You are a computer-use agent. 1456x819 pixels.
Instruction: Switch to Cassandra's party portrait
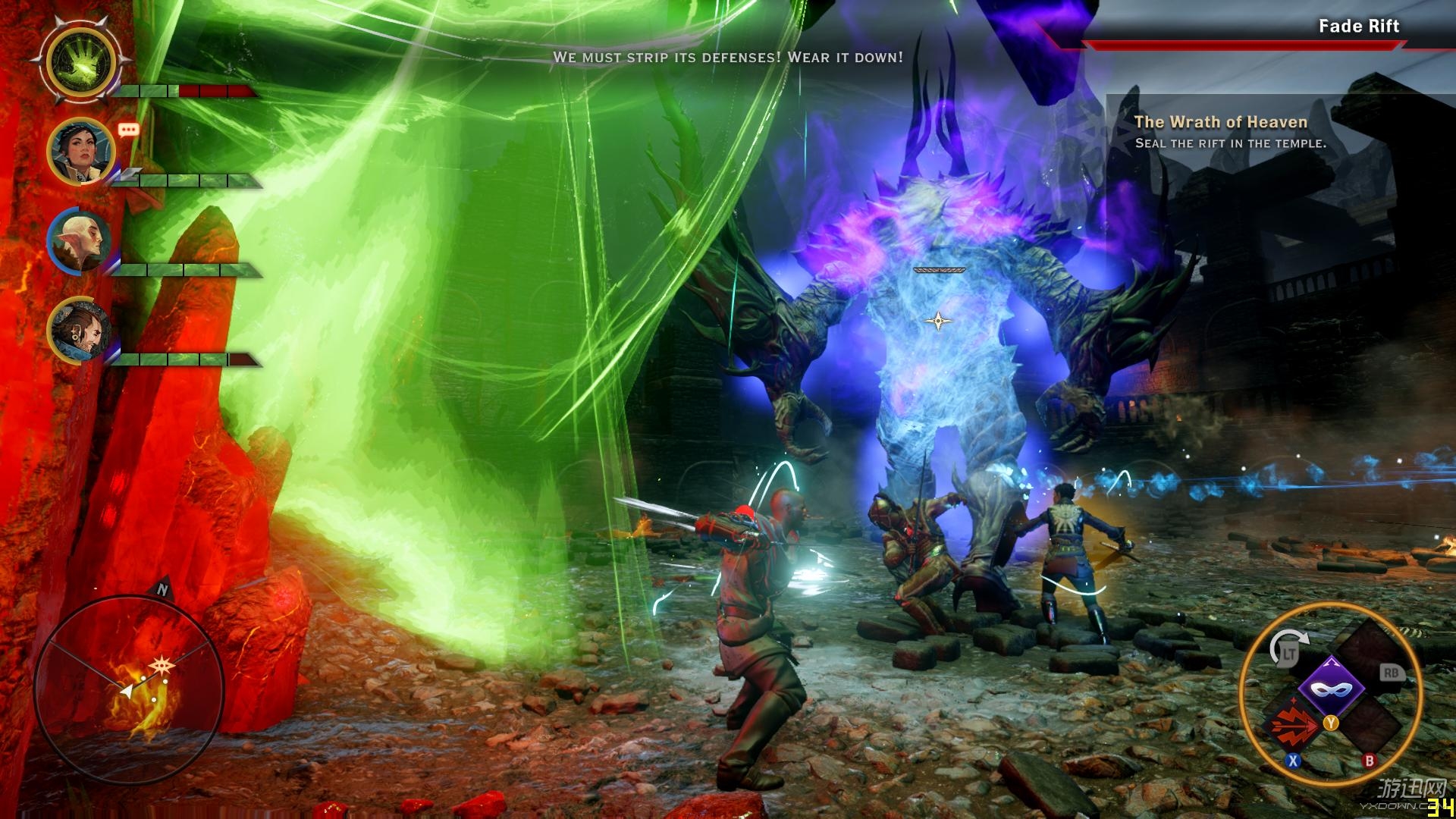point(80,152)
